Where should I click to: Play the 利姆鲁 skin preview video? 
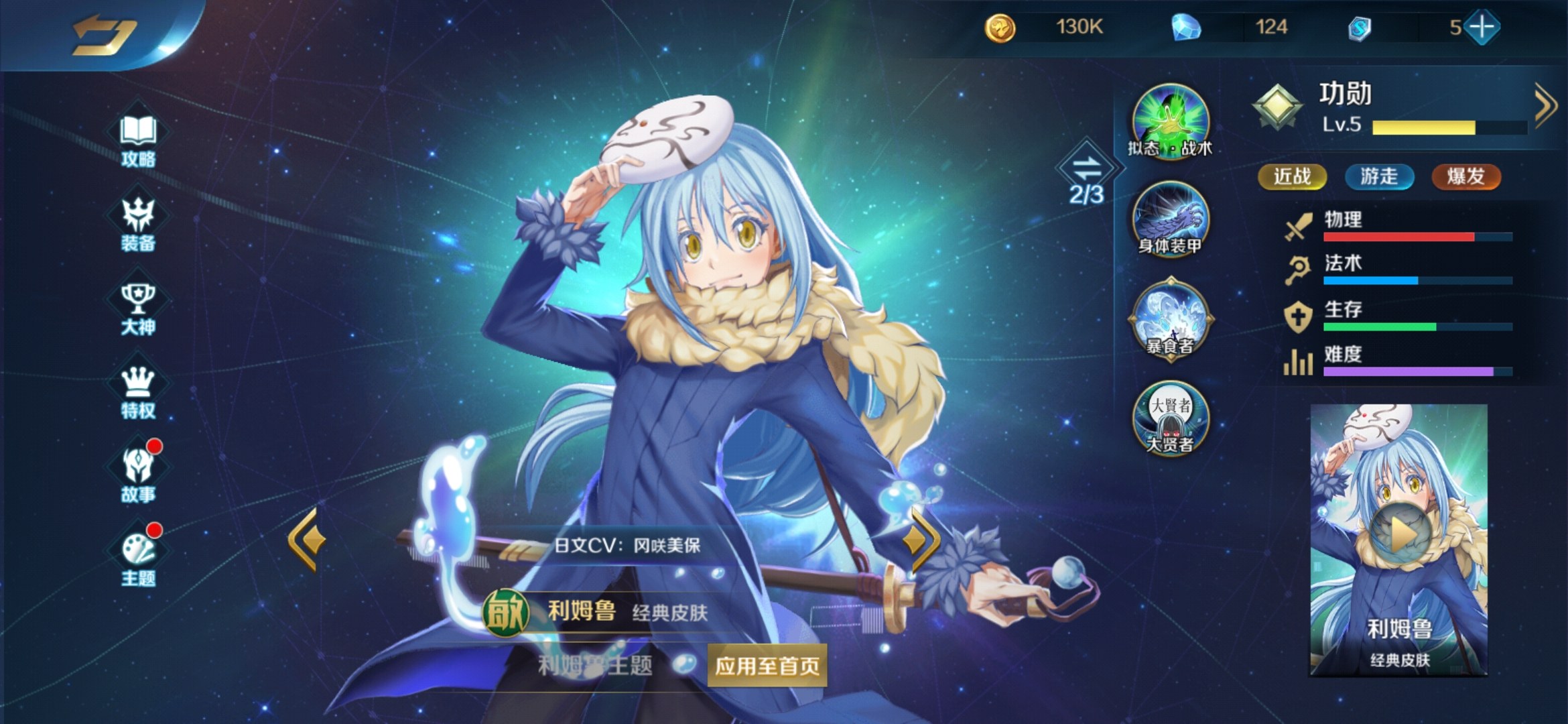(x=1400, y=534)
